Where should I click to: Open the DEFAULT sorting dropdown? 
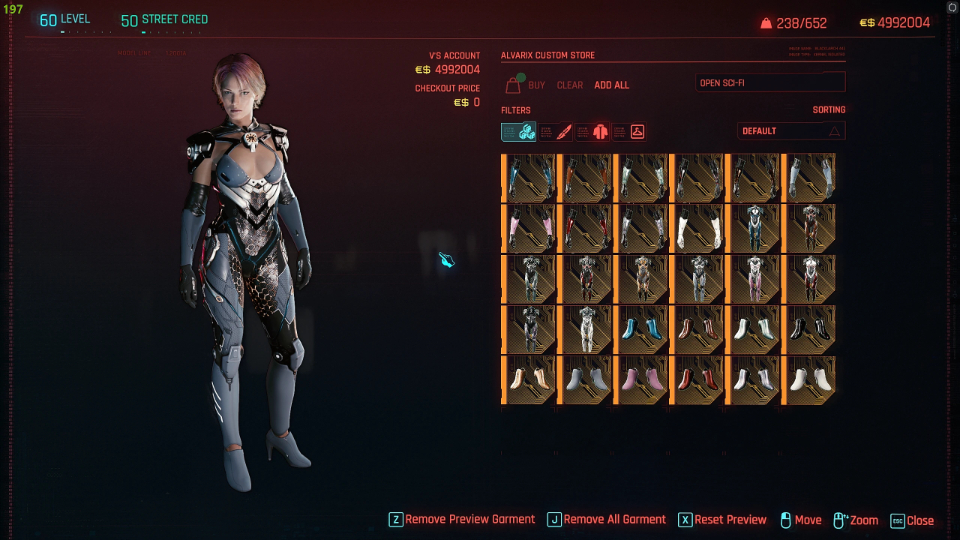(x=791, y=131)
